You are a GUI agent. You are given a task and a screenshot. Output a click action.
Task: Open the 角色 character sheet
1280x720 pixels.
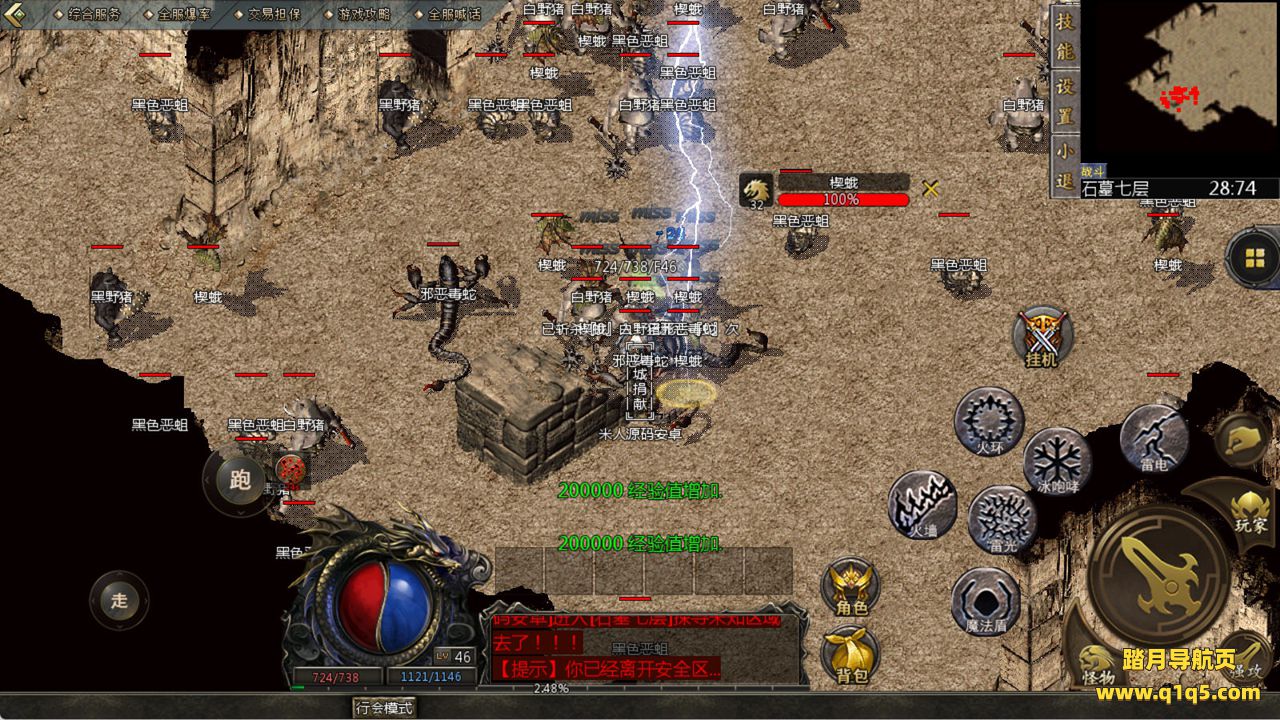[x=851, y=587]
